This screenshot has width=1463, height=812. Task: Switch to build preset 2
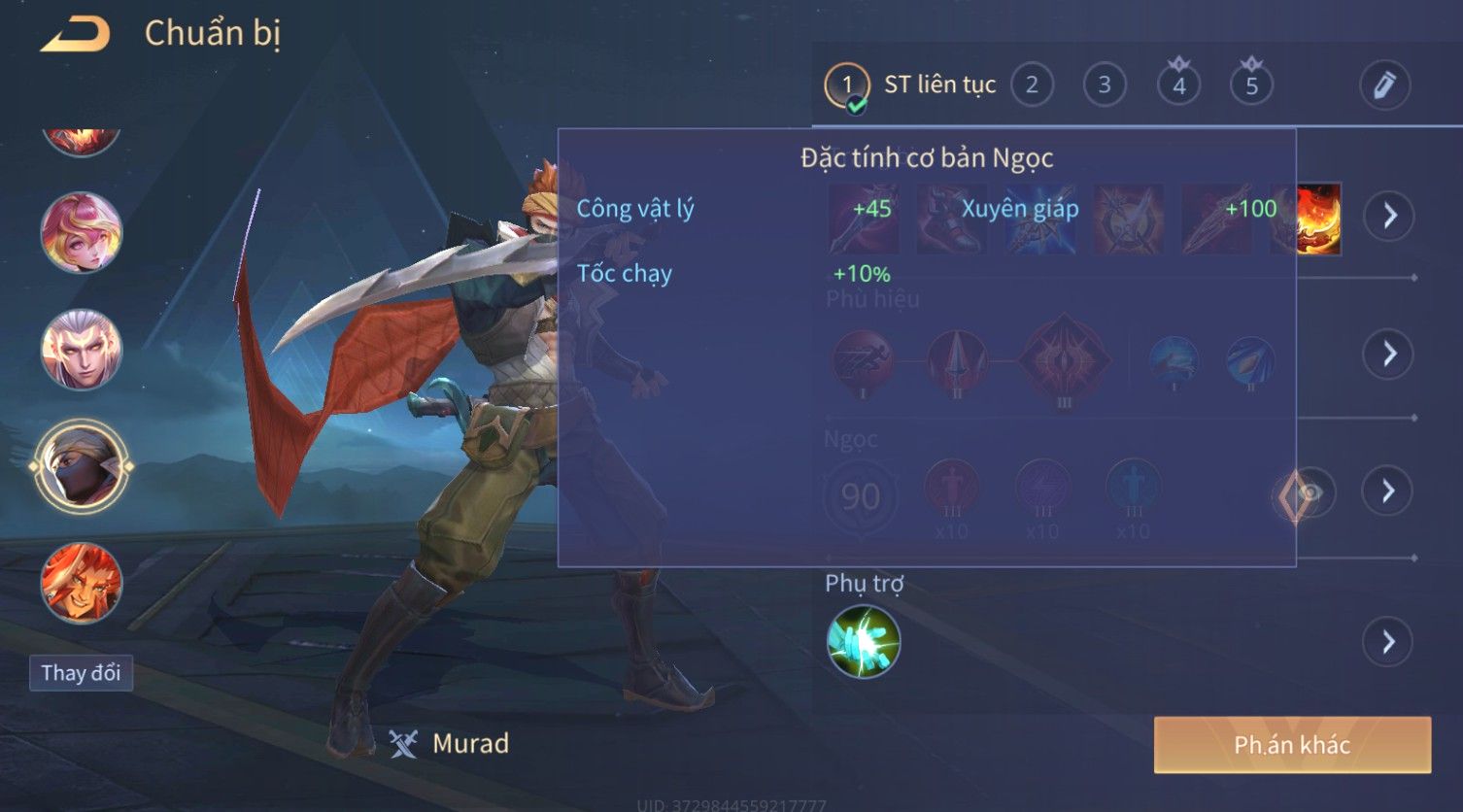(x=1032, y=85)
